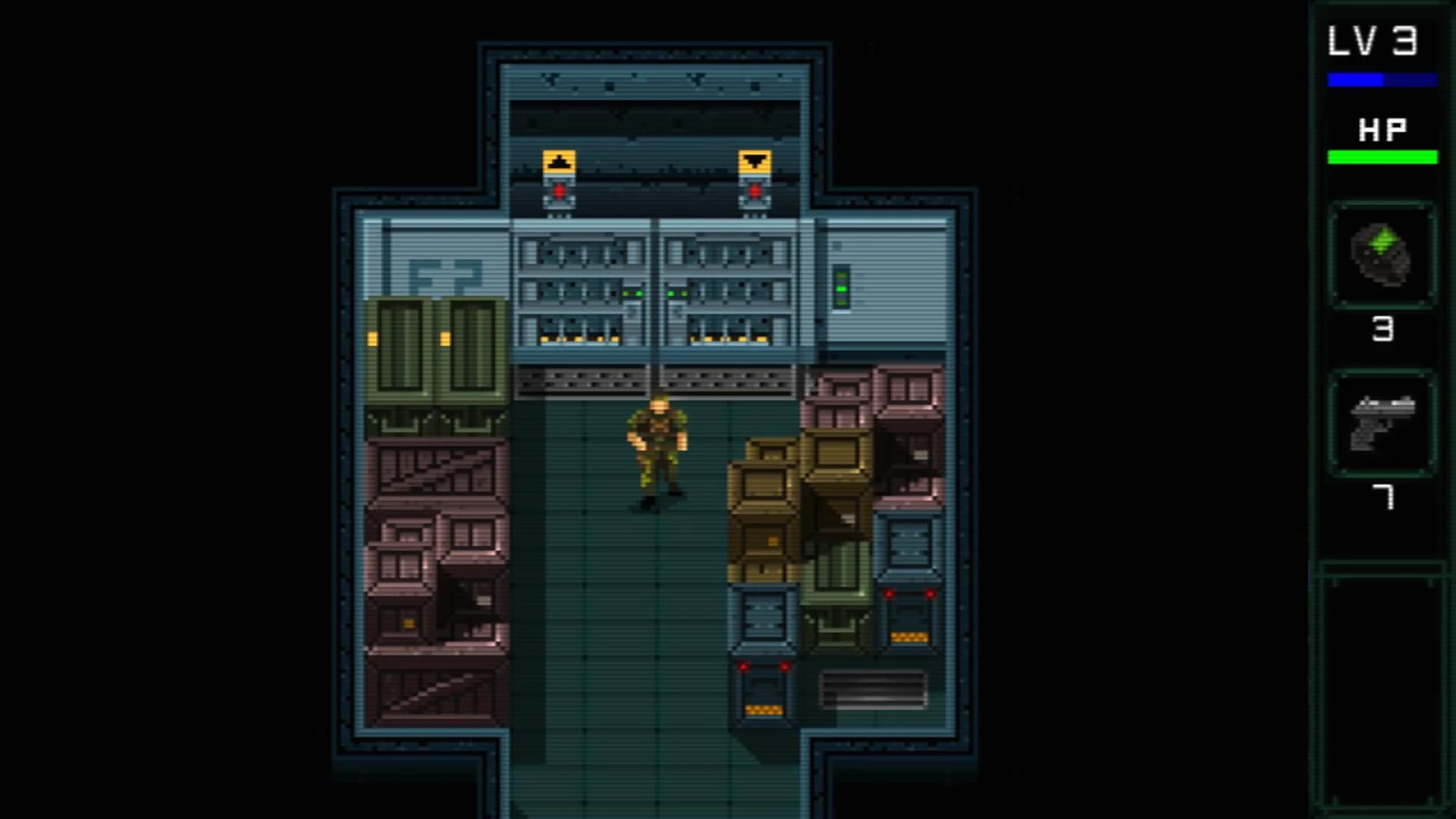
Task: Expand the chaff grenade count display
Action: click(1384, 329)
